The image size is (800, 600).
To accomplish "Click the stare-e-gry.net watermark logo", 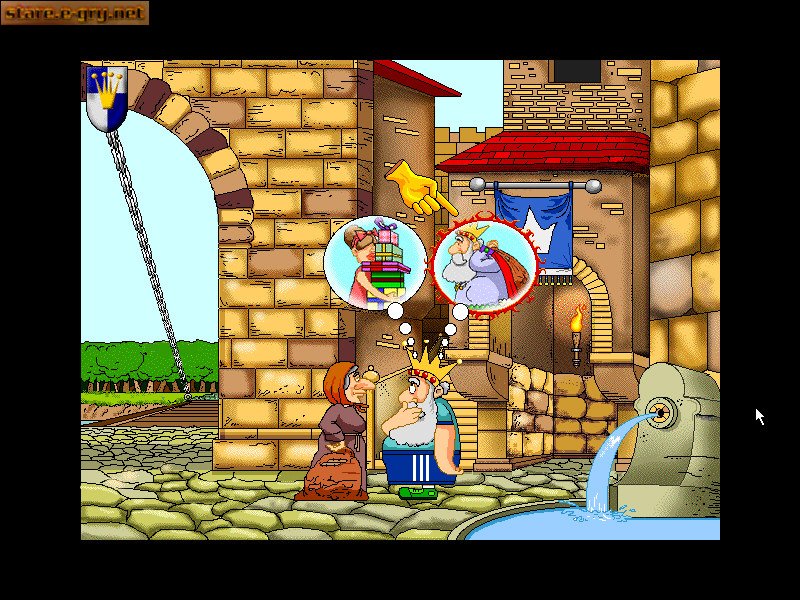I will pyautogui.click(x=75, y=13).
